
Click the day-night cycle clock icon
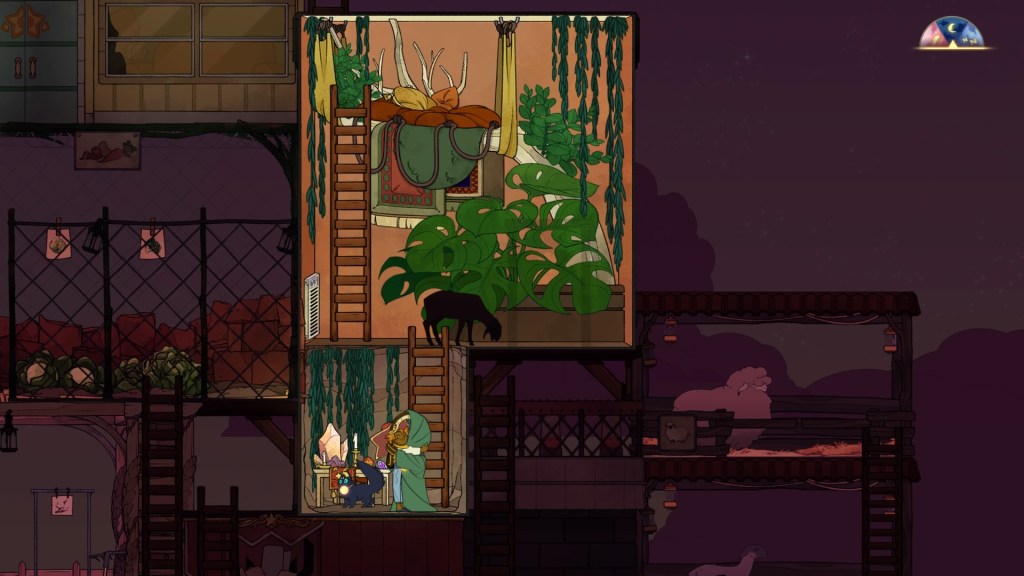pyautogui.click(x=952, y=33)
